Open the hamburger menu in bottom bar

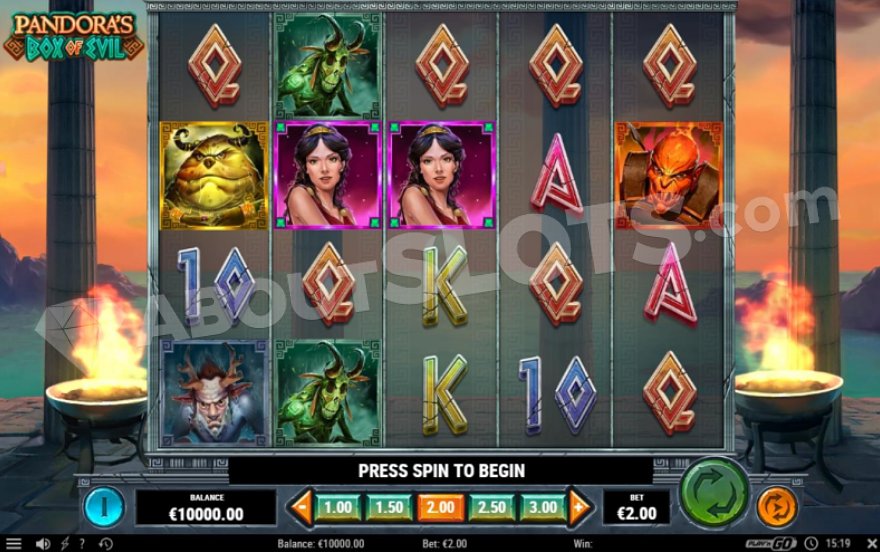(14, 543)
